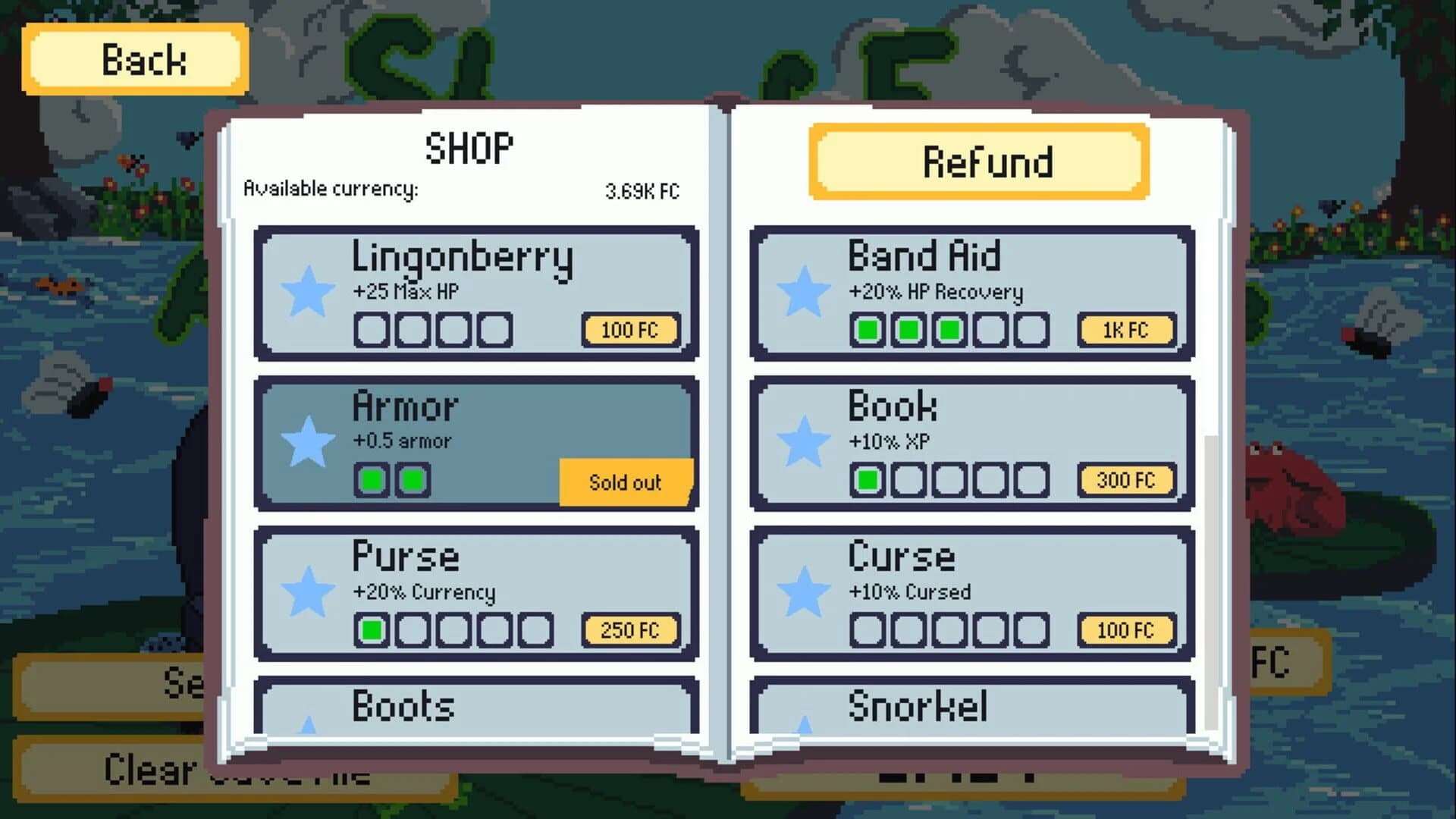Screen dimensions: 1456x819
Task: Click the filled green pip on Purse
Action: tap(372, 629)
